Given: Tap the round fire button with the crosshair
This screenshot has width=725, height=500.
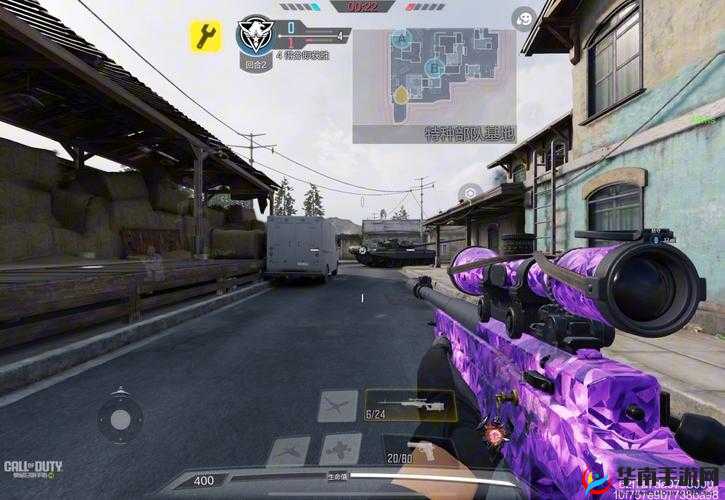Looking at the screenshot, I should [469, 193].
